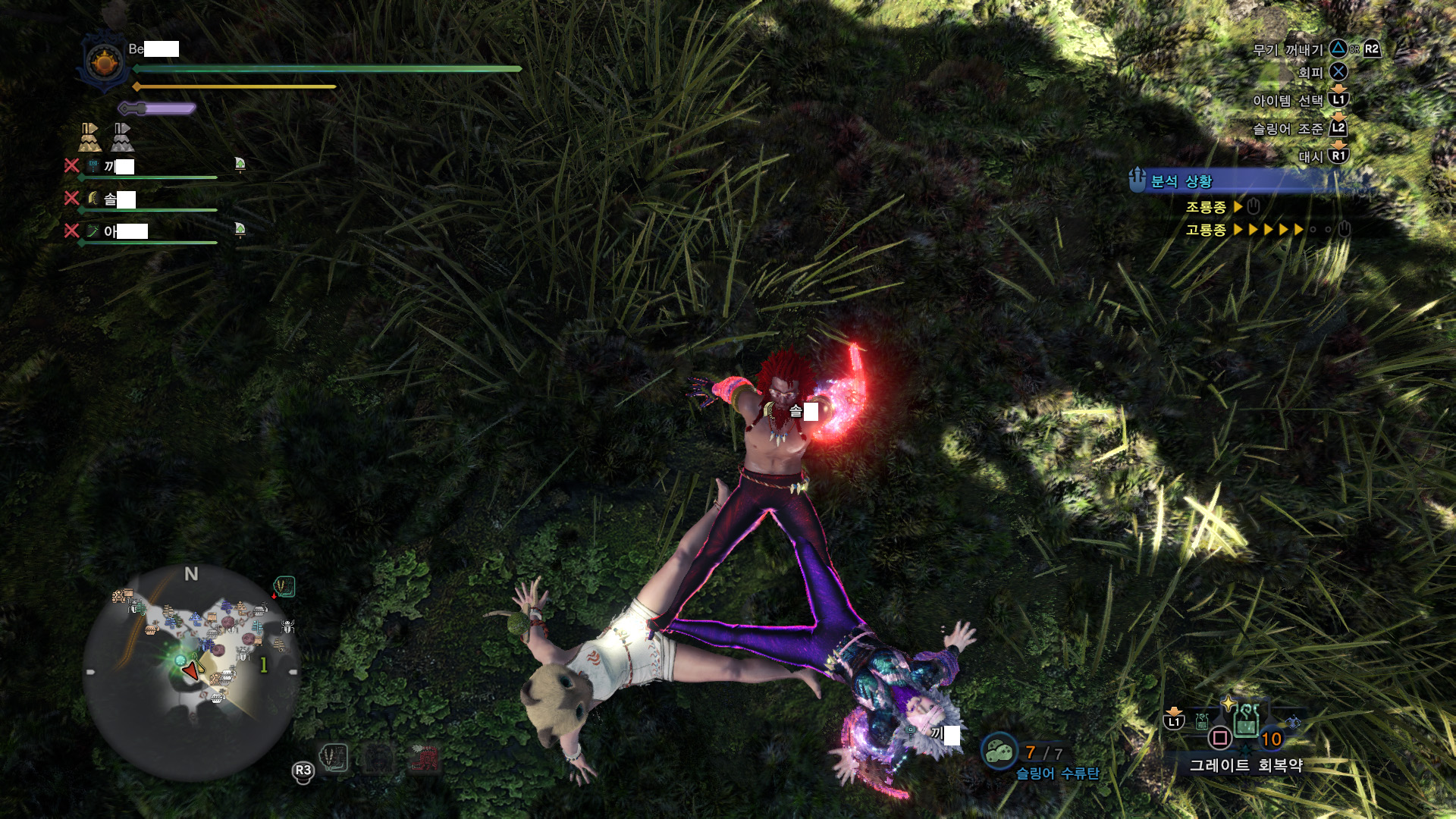
Task: Click the purple weapon sharpness gauge
Action: click(x=158, y=108)
